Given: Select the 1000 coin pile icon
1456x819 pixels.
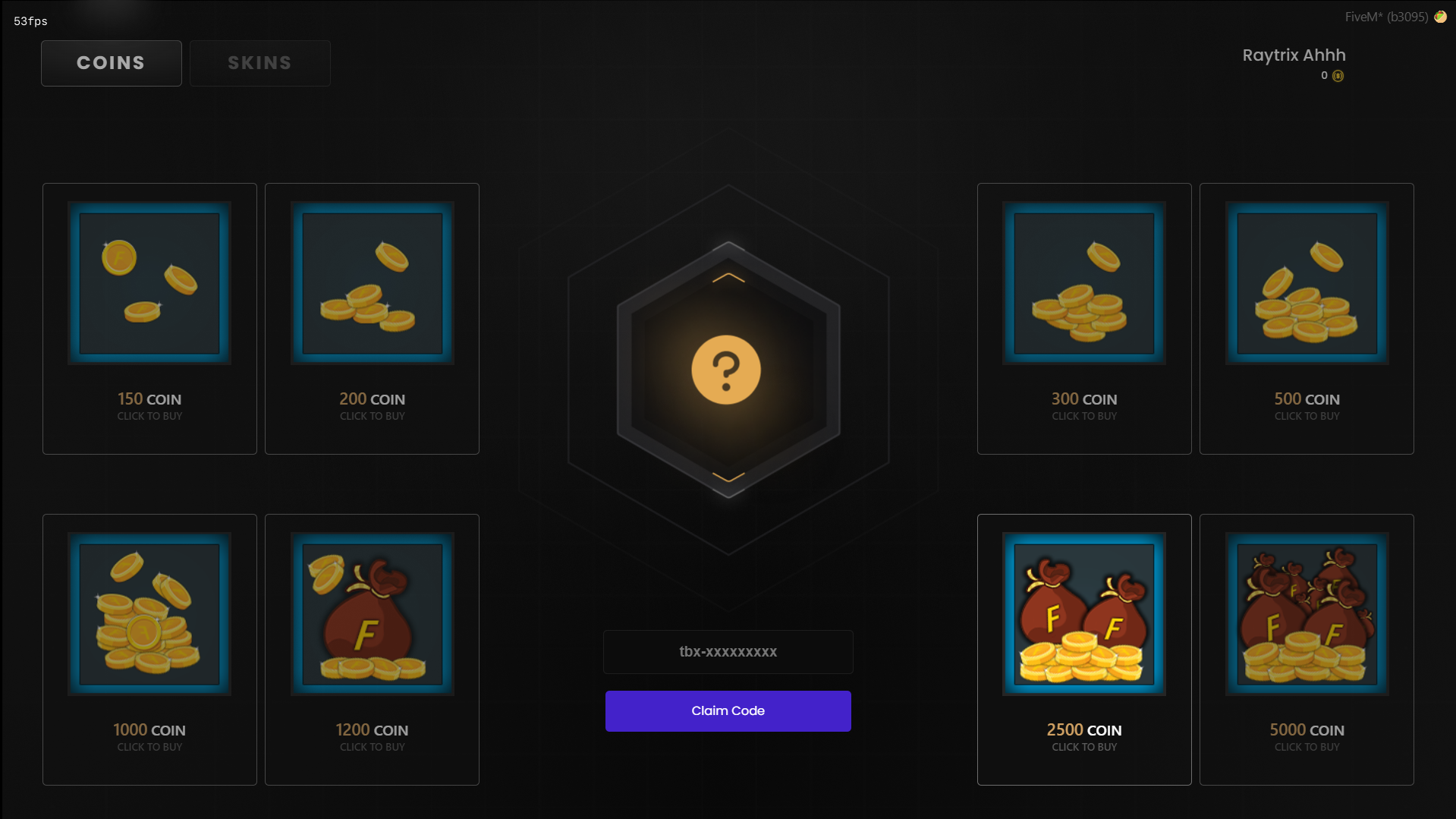Looking at the screenshot, I should [149, 614].
